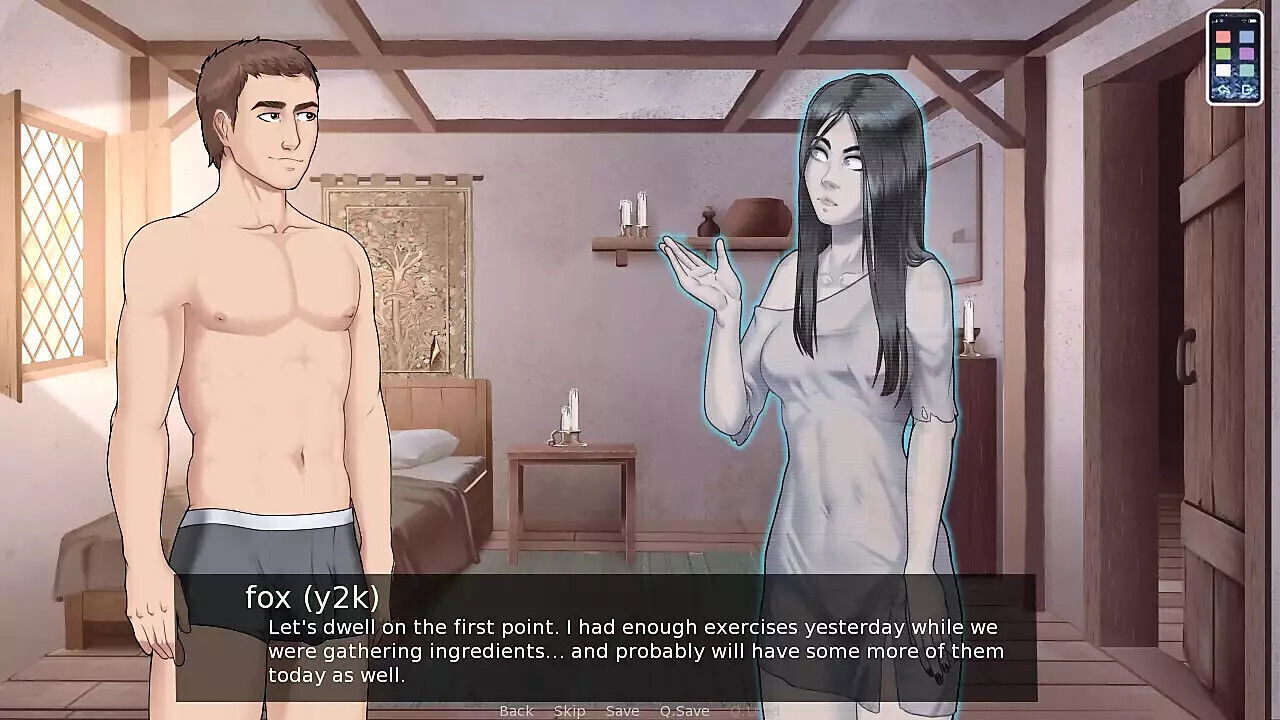This screenshot has width=1280, height=720.
Task: Open the Save menu
Action: 622,711
